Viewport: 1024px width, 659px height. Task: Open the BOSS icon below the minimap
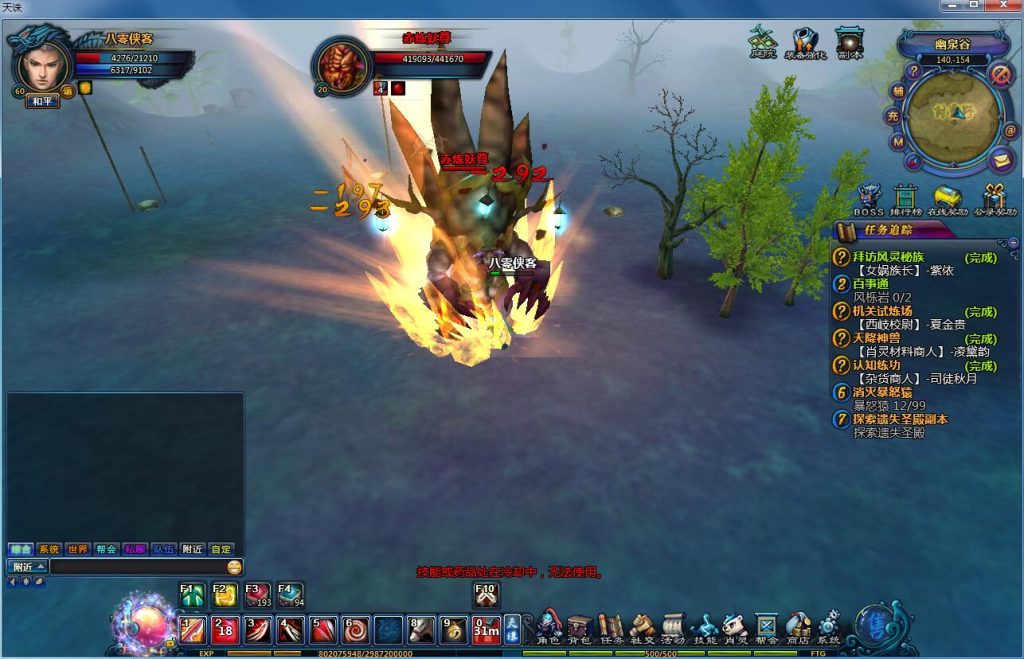point(868,198)
